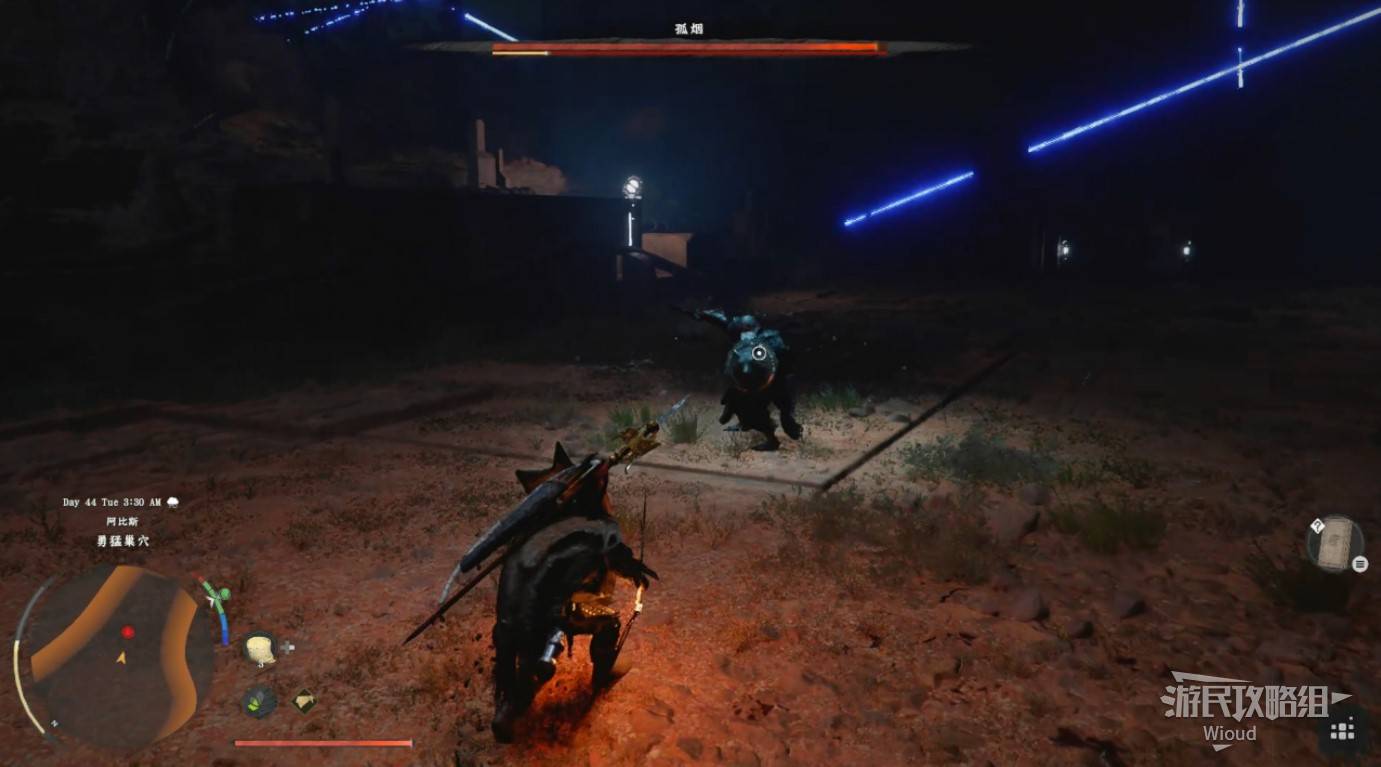Screen dimensions: 1381x767
Task: Select the diamond-shaped tan item icon
Action: [x=305, y=701]
